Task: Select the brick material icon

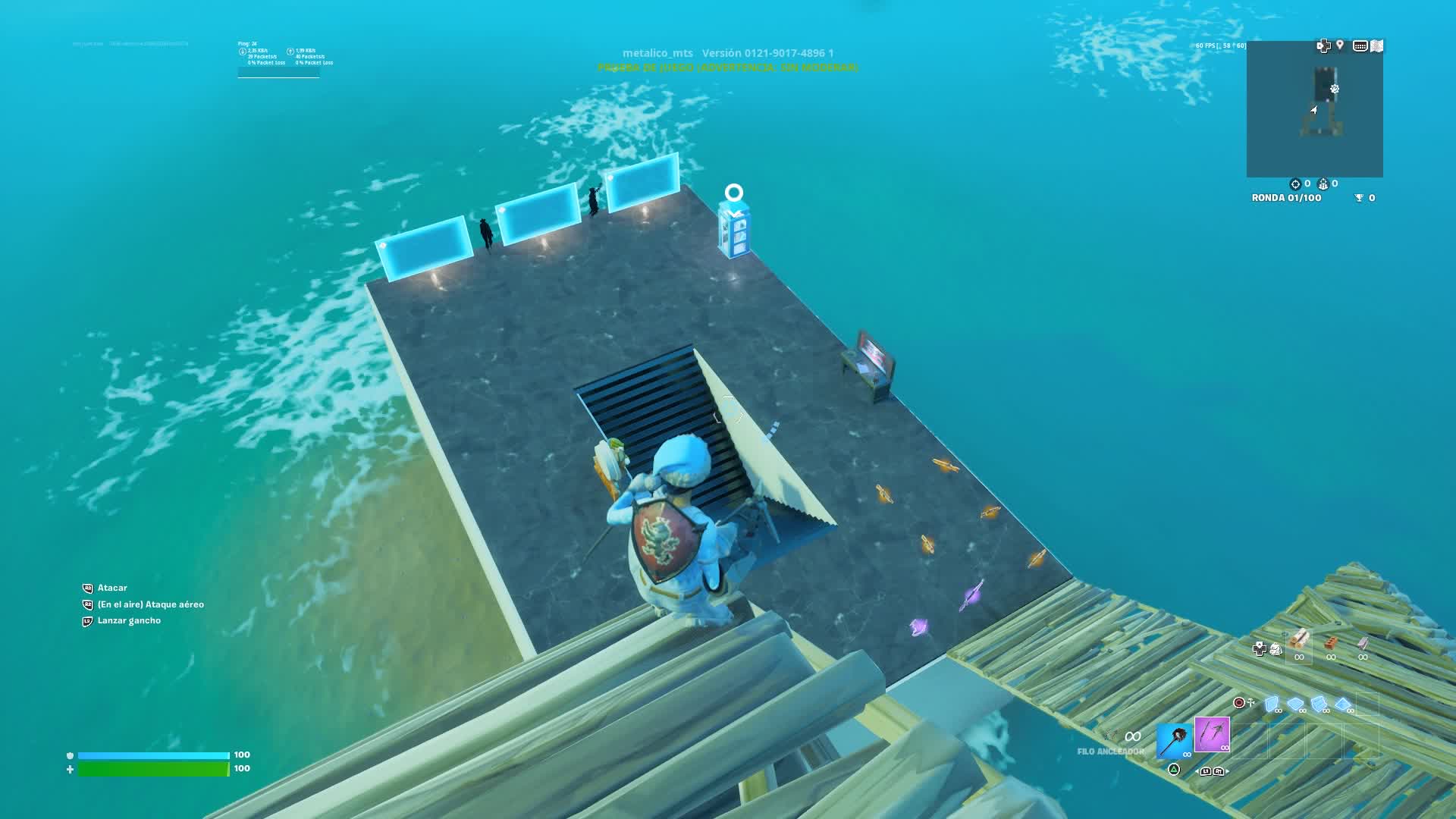Action: coord(1331,643)
